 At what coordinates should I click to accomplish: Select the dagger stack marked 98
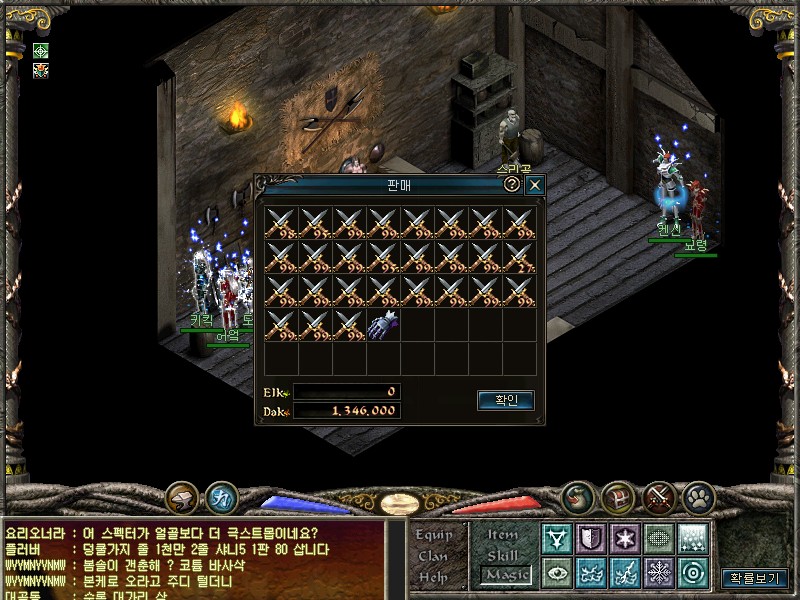tap(281, 223)
